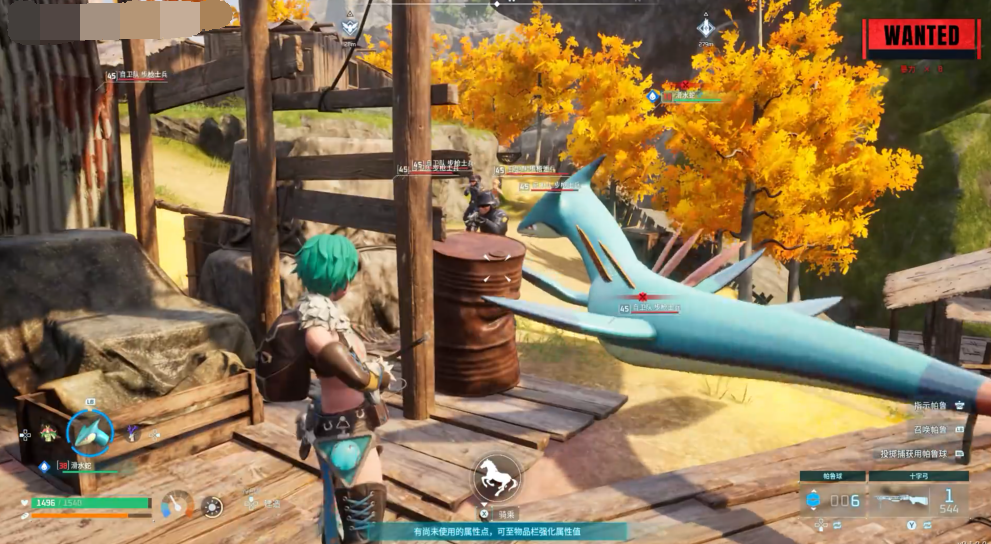Choose the red-flower Pal in party wheel

coord(48,433)
